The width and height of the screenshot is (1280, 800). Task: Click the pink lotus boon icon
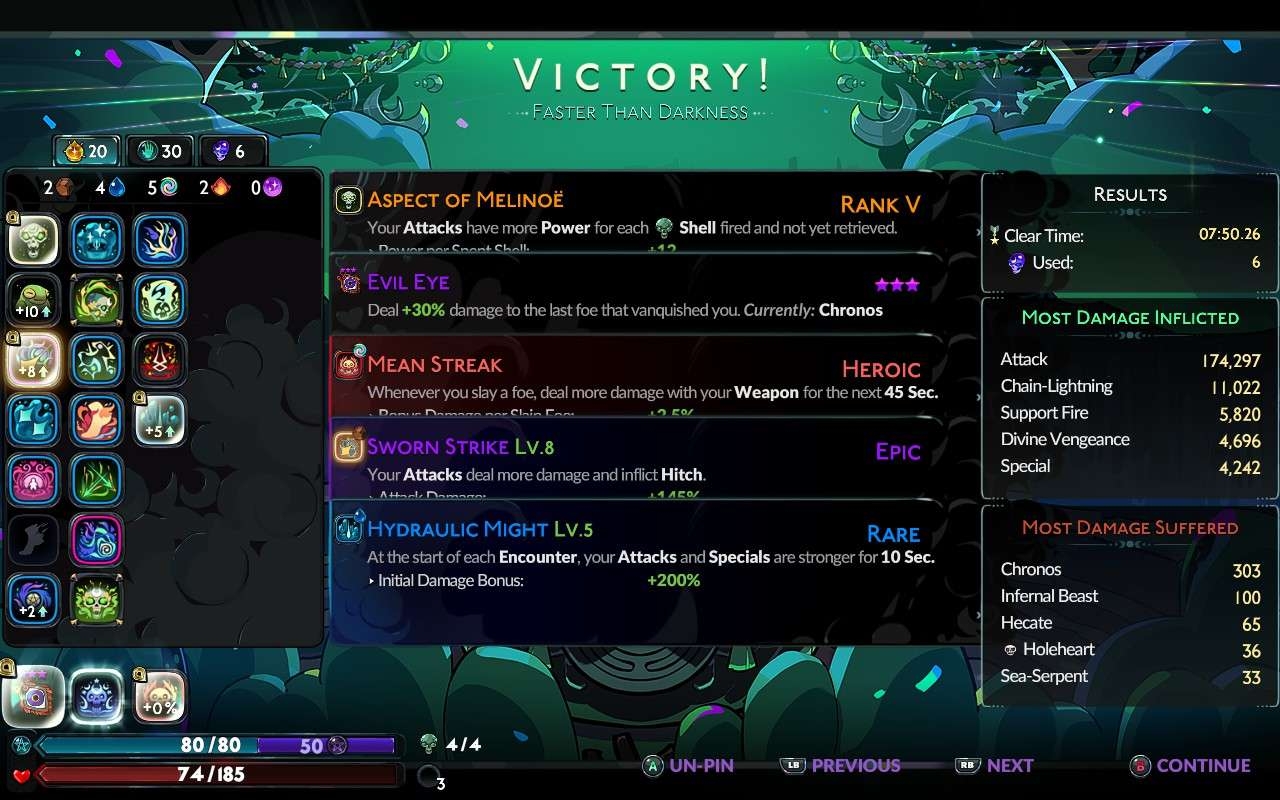pyautogui.click(x=34, y=480)
